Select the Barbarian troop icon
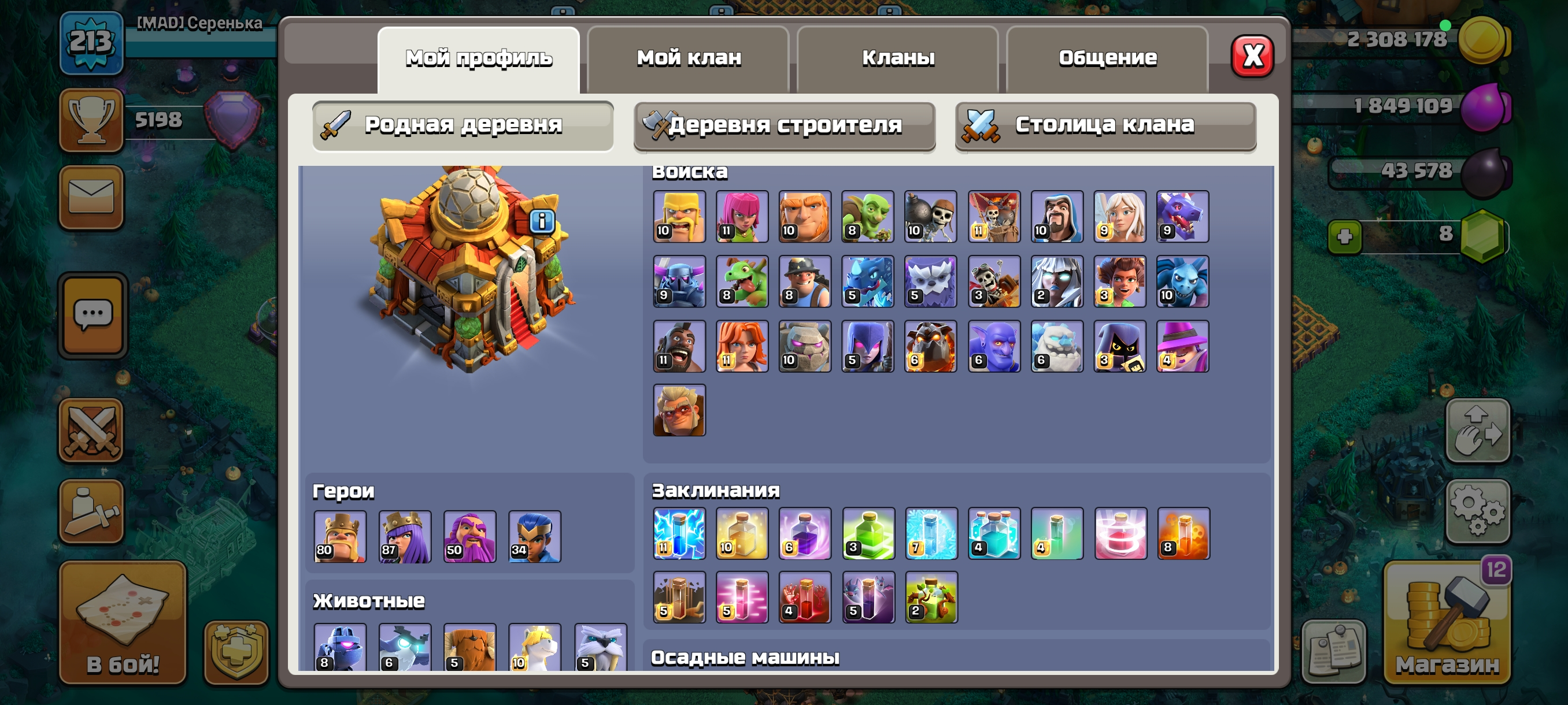The height and width of the screenshot is (705, 1568). tap(679, 217)
